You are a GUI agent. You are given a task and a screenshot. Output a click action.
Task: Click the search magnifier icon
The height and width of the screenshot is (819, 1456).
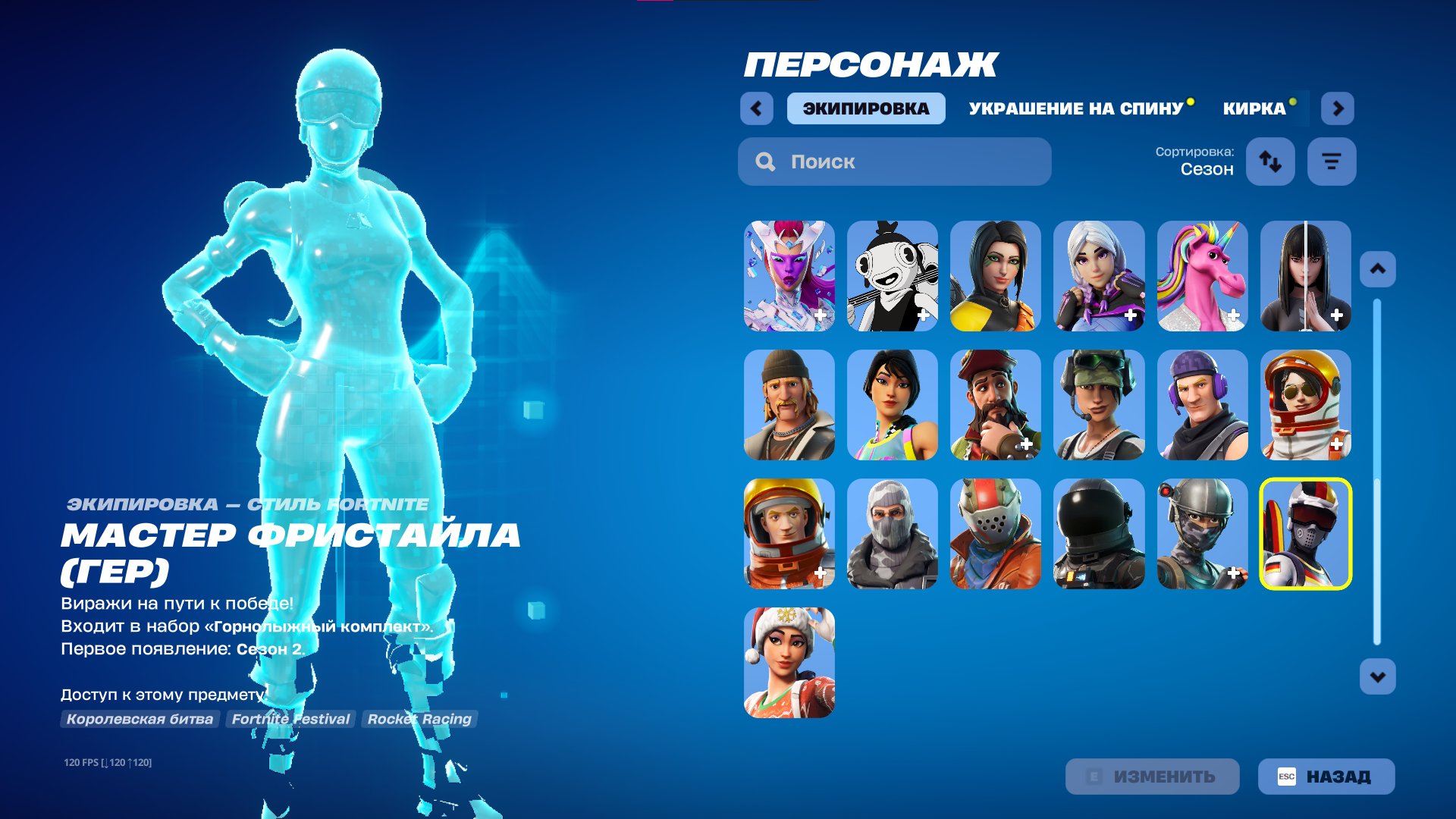pos(765,162)
